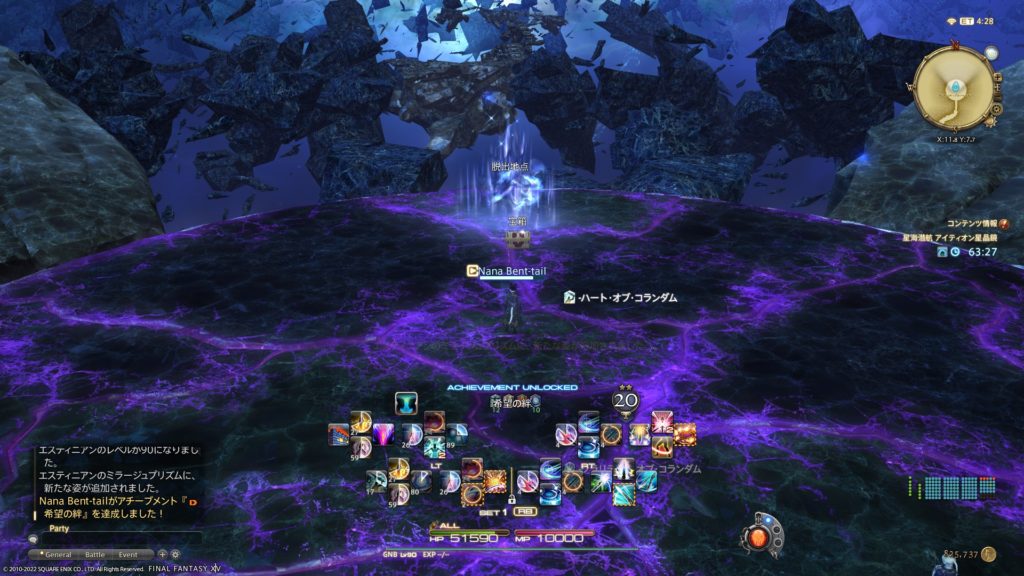The width and height of the screenshot is (1024, 576).
Task: Activate the teal hourglass ability above the hotbar
Action: click(405, 402)
